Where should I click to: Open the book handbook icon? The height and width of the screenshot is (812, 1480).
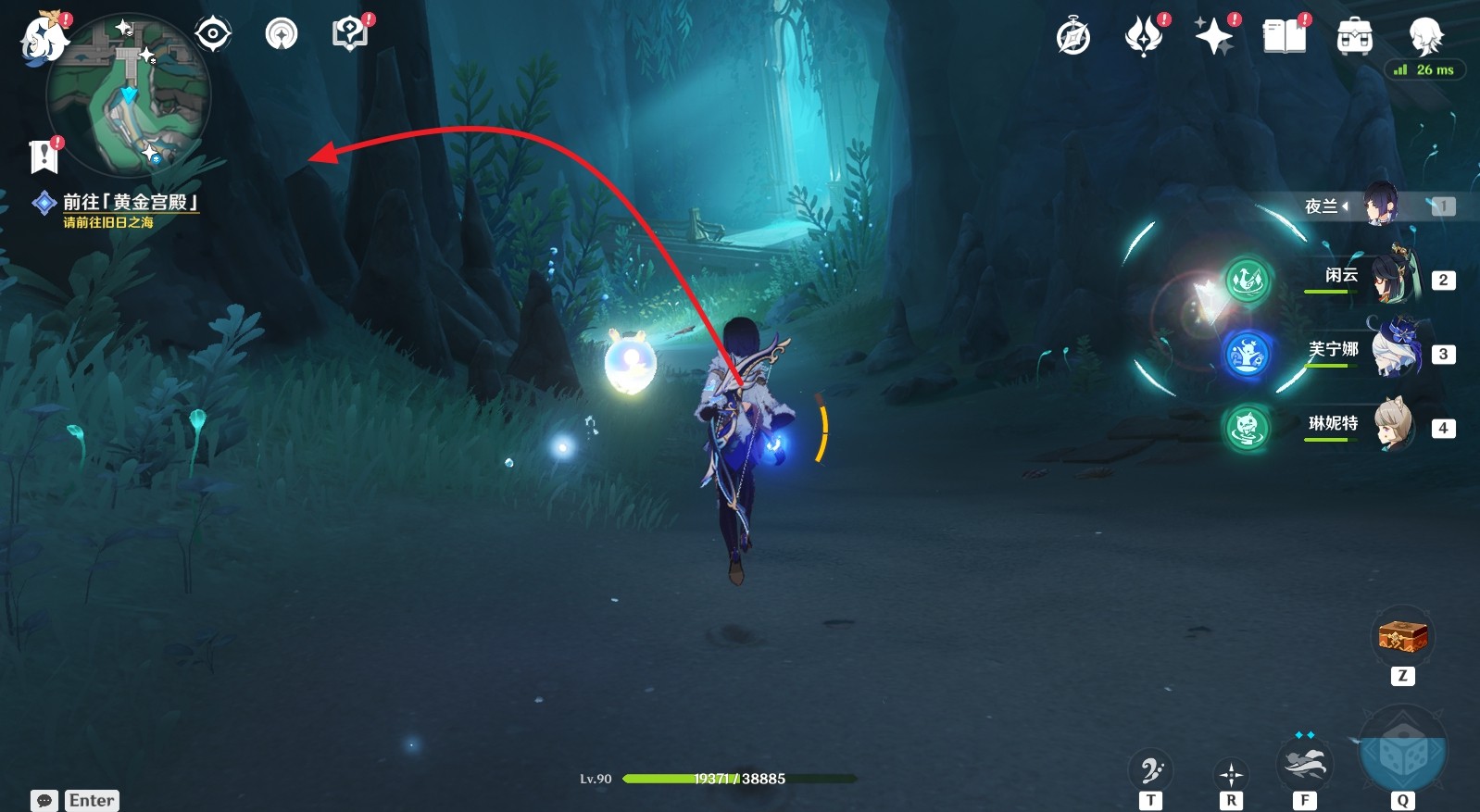tap(1285, 37)
